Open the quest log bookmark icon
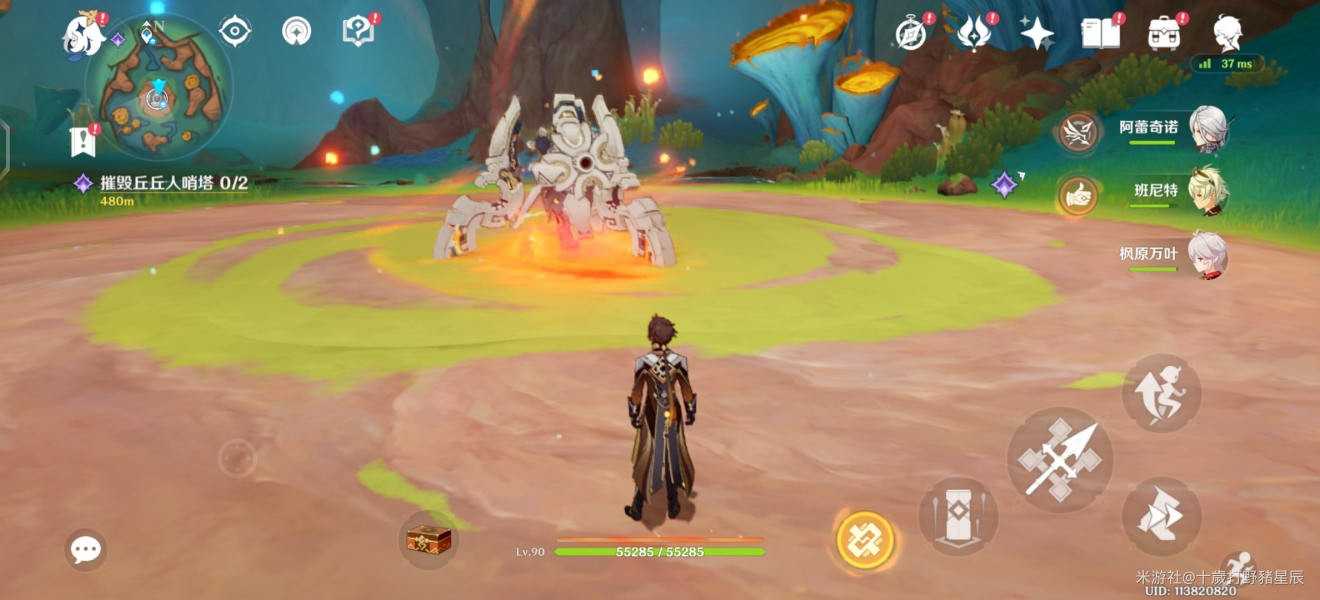The height and width of the screenshot is (600, 1320). 83,141
